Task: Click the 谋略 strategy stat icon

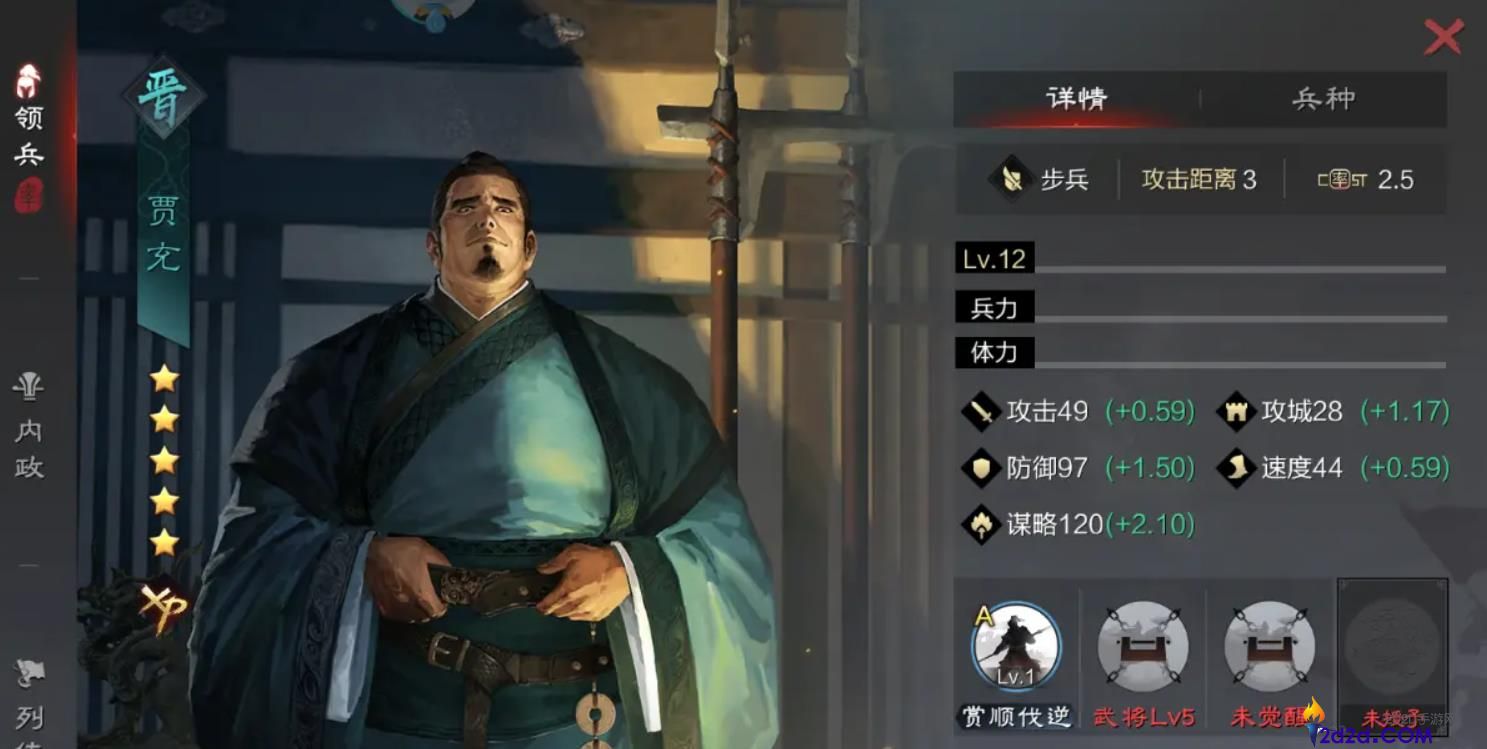Action: [x=981, y=524]
